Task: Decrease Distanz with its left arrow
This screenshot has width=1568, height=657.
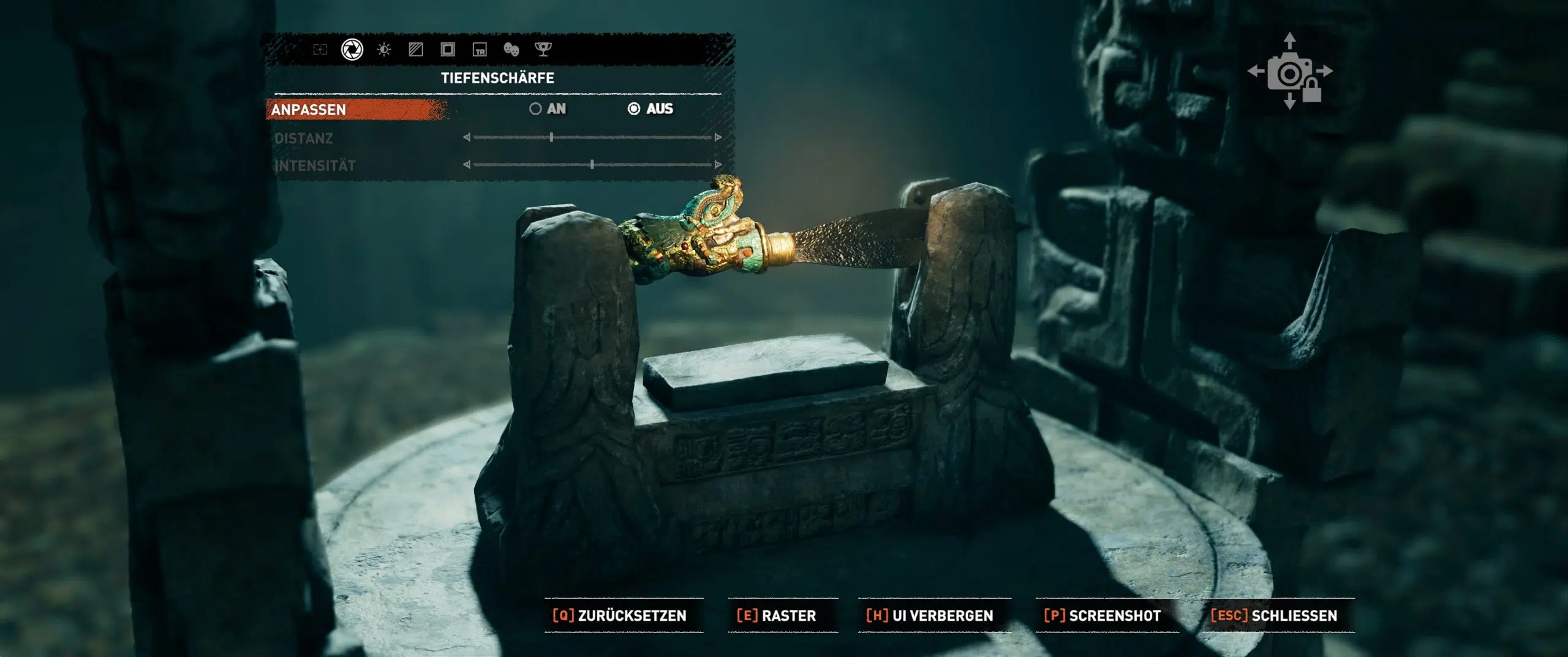Action: coord(467,137)
